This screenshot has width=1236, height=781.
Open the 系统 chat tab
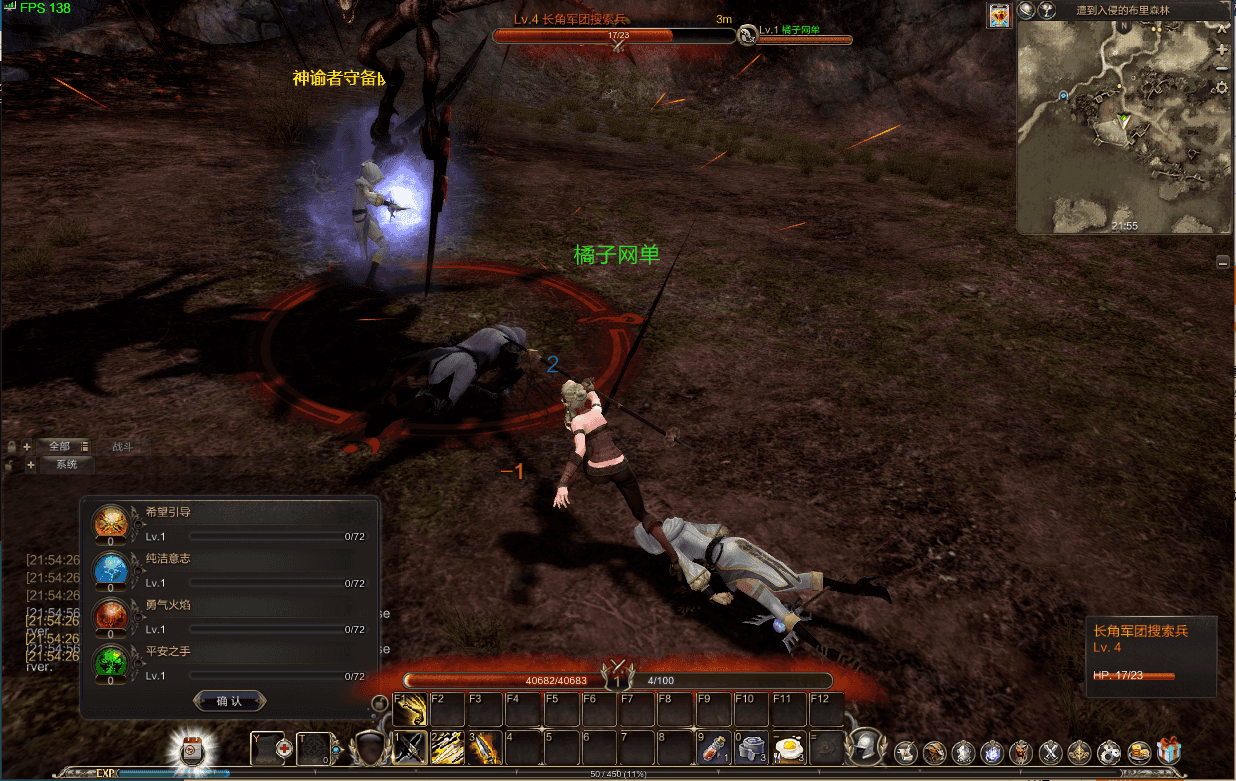pyautogui.click(x=66, y=465)
